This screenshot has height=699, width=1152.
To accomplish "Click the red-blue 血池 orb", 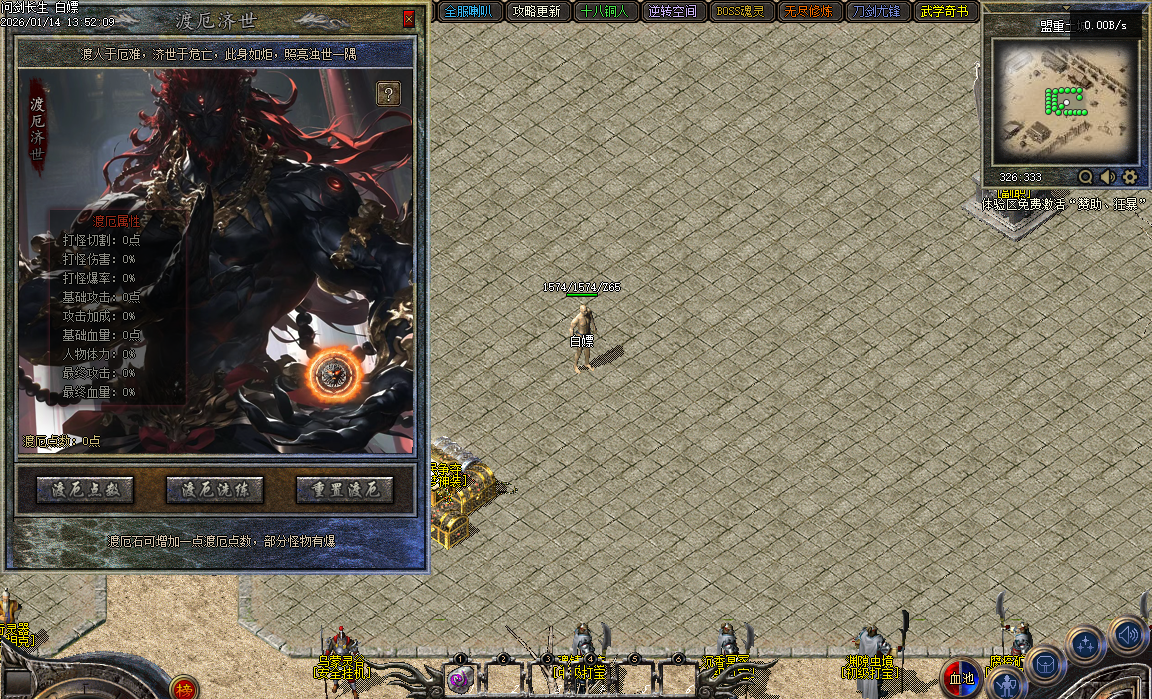I will coord(961,678).
